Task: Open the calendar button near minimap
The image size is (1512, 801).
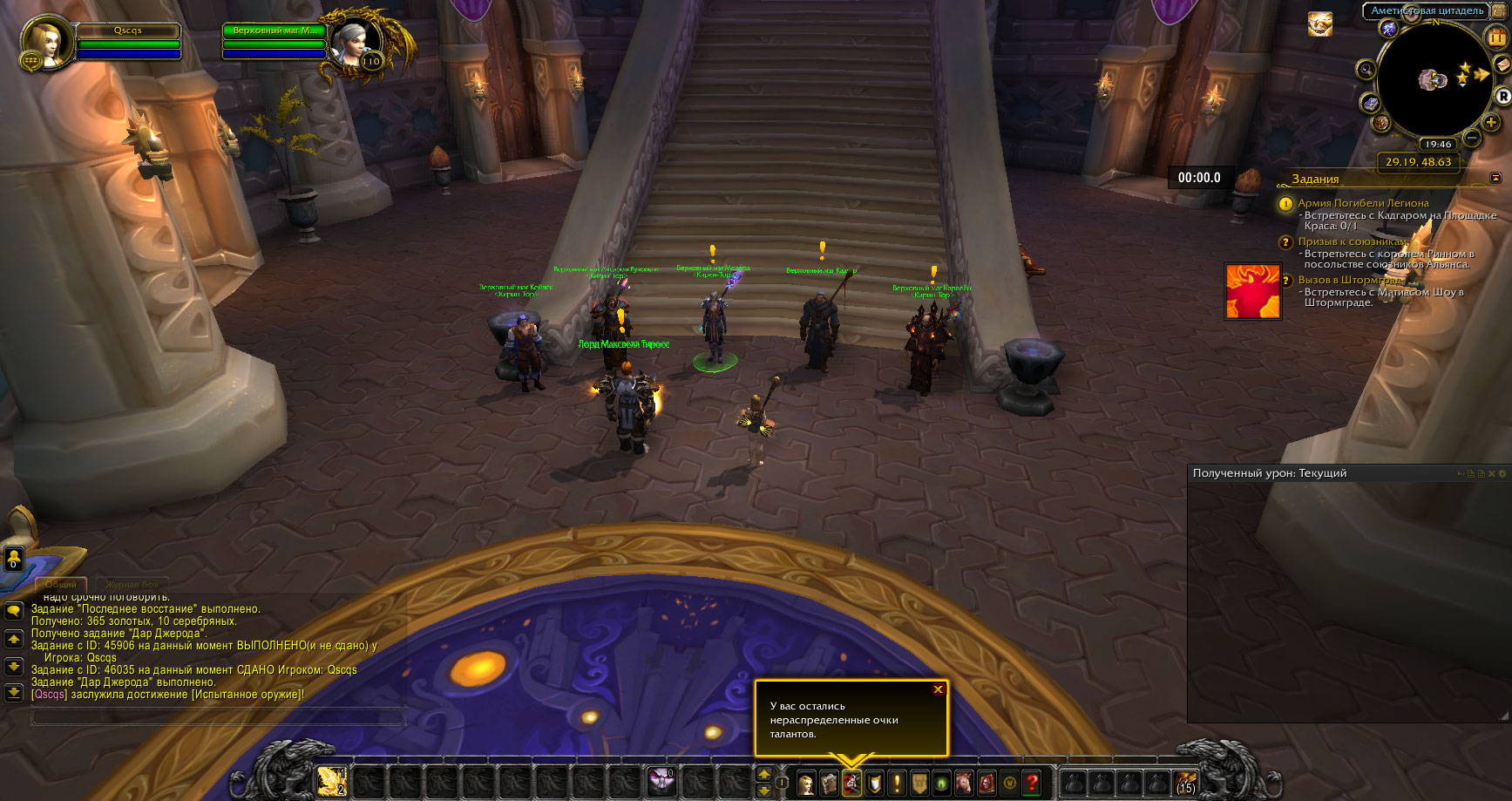Action: [x=1496, y=37]
